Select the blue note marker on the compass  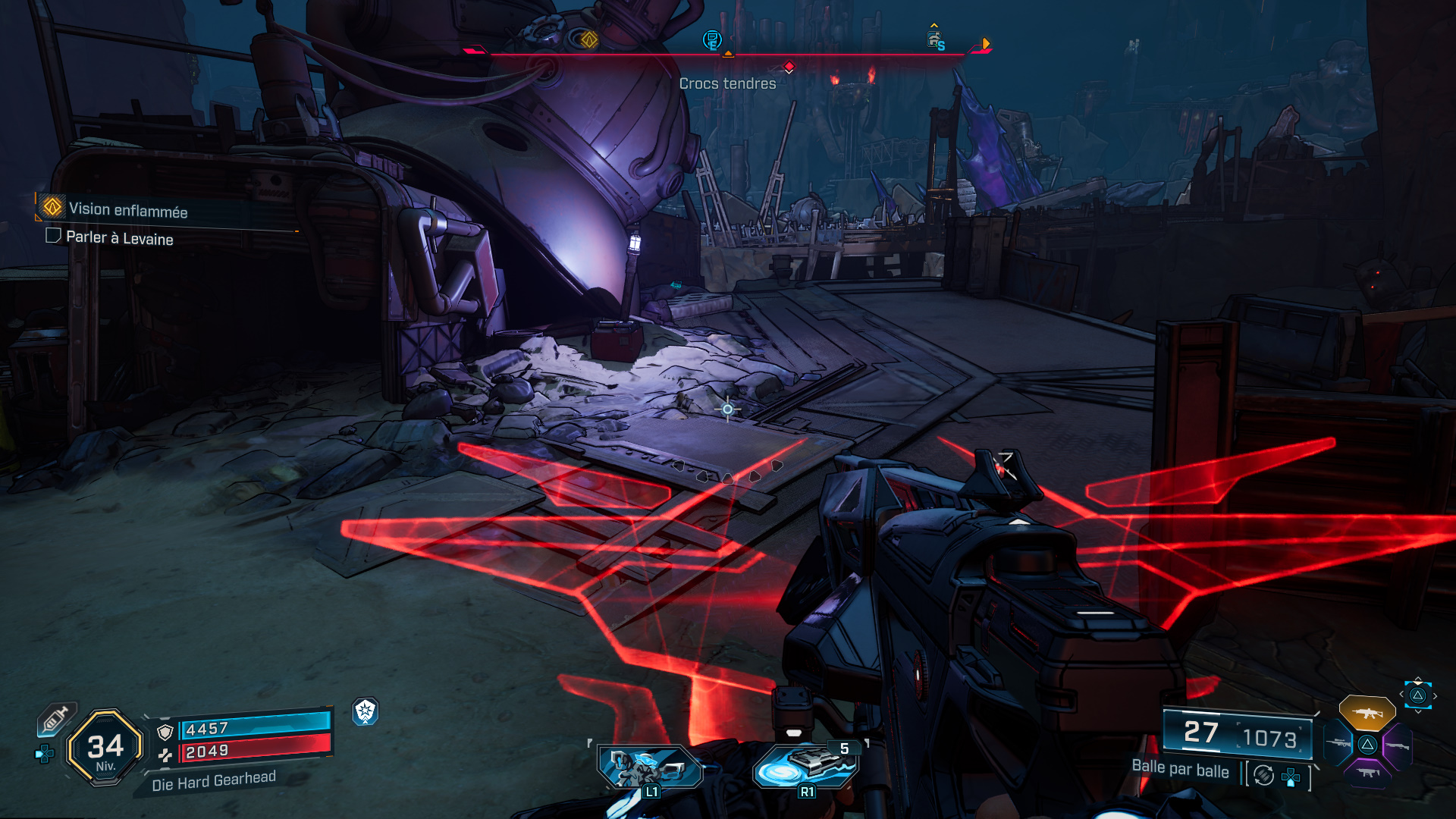point(711,39)
